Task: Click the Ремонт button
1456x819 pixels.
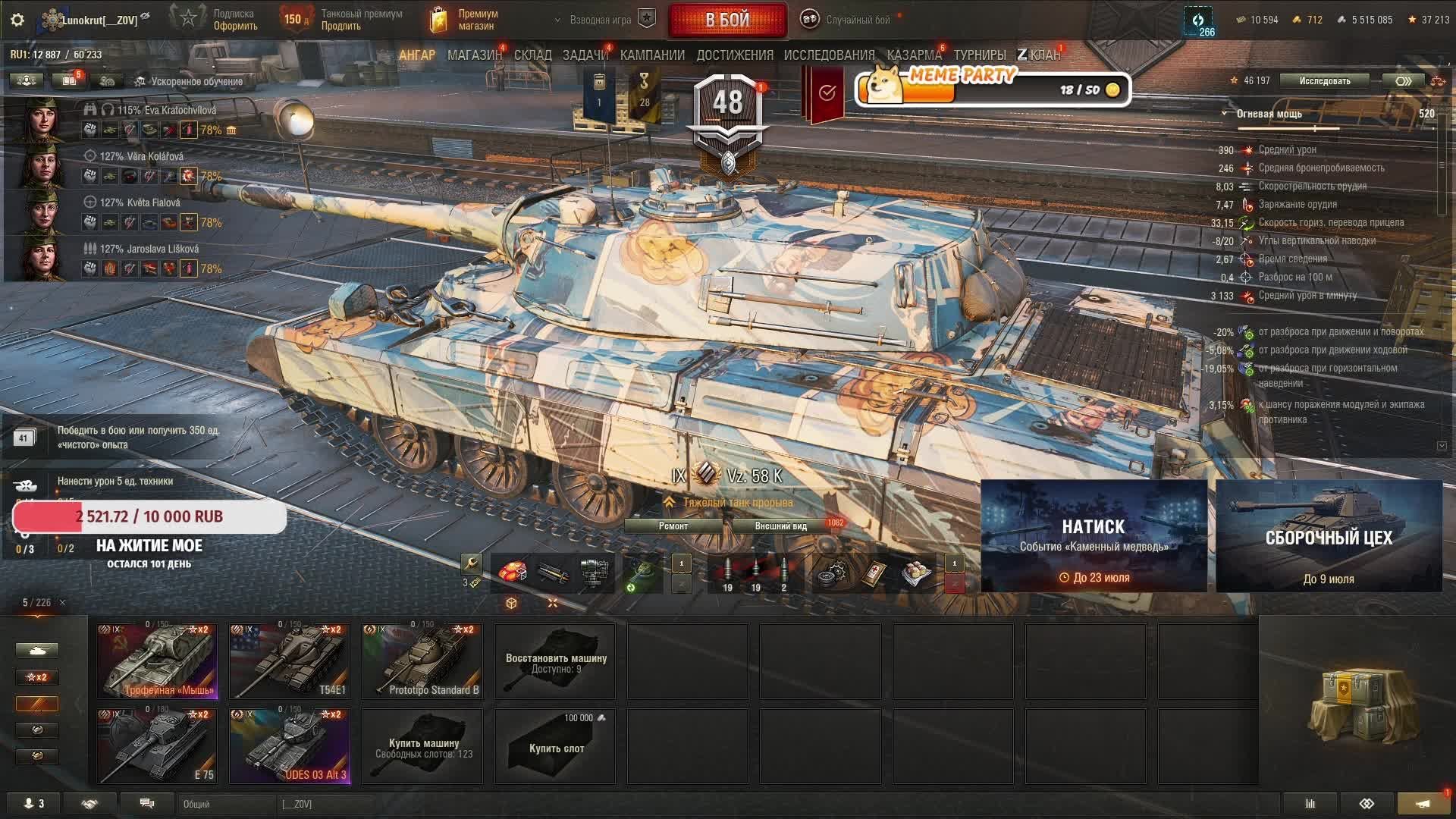Action: click(673, 526)
